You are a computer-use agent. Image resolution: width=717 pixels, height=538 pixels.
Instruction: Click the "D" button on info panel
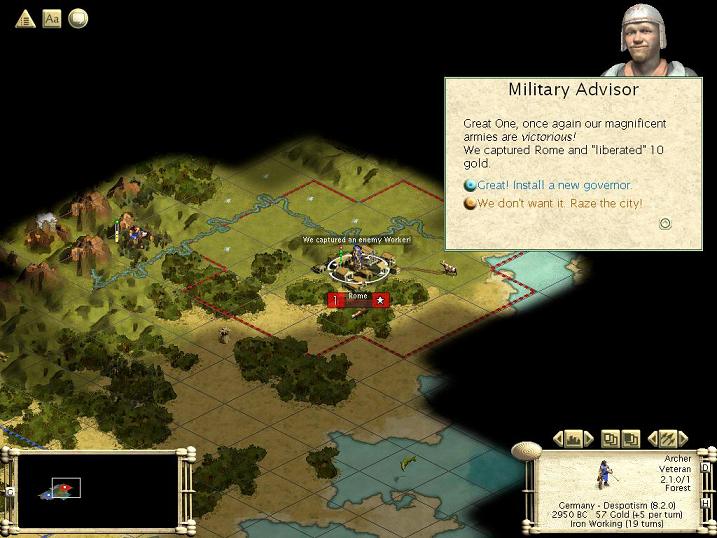coord(706,466)
